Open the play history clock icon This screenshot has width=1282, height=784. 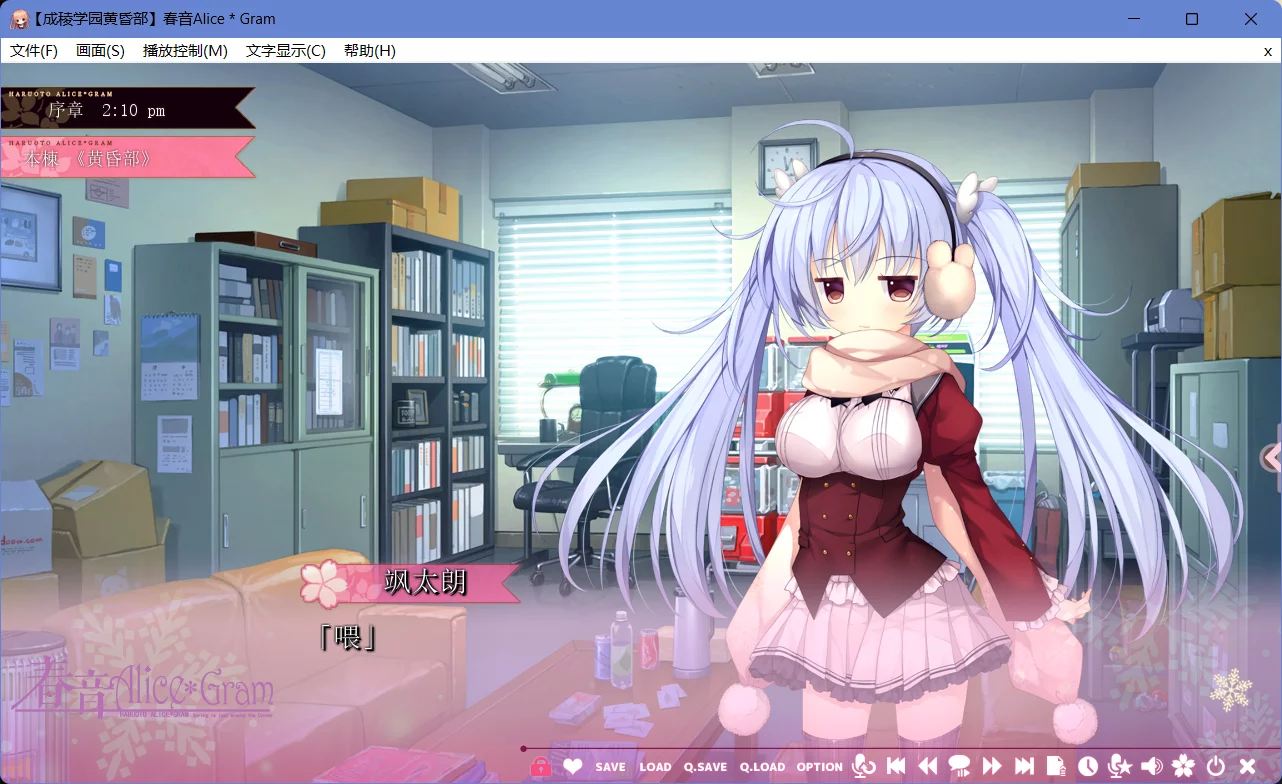[1089, 765]
